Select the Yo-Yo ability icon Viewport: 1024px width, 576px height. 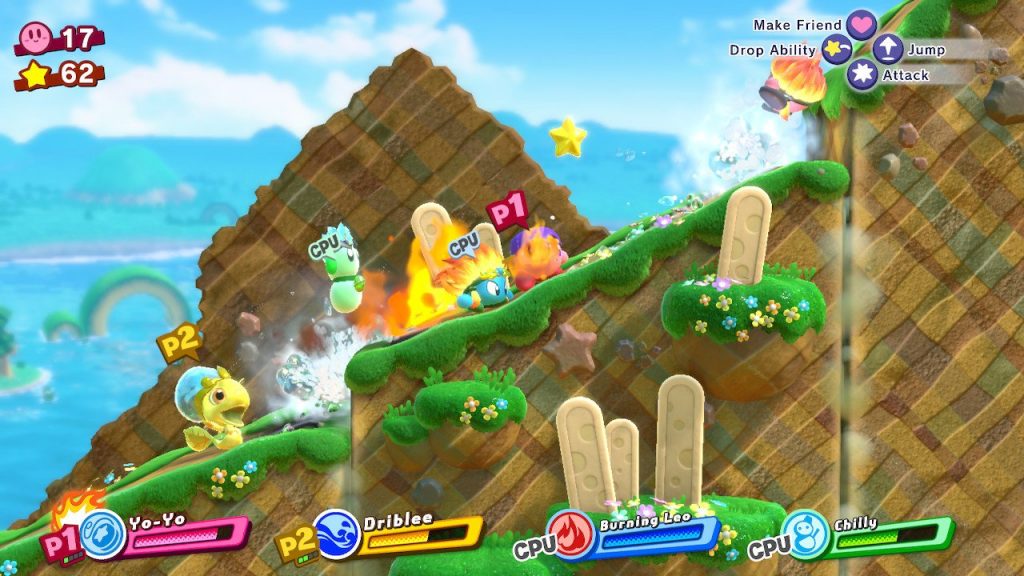coord(103,535)
